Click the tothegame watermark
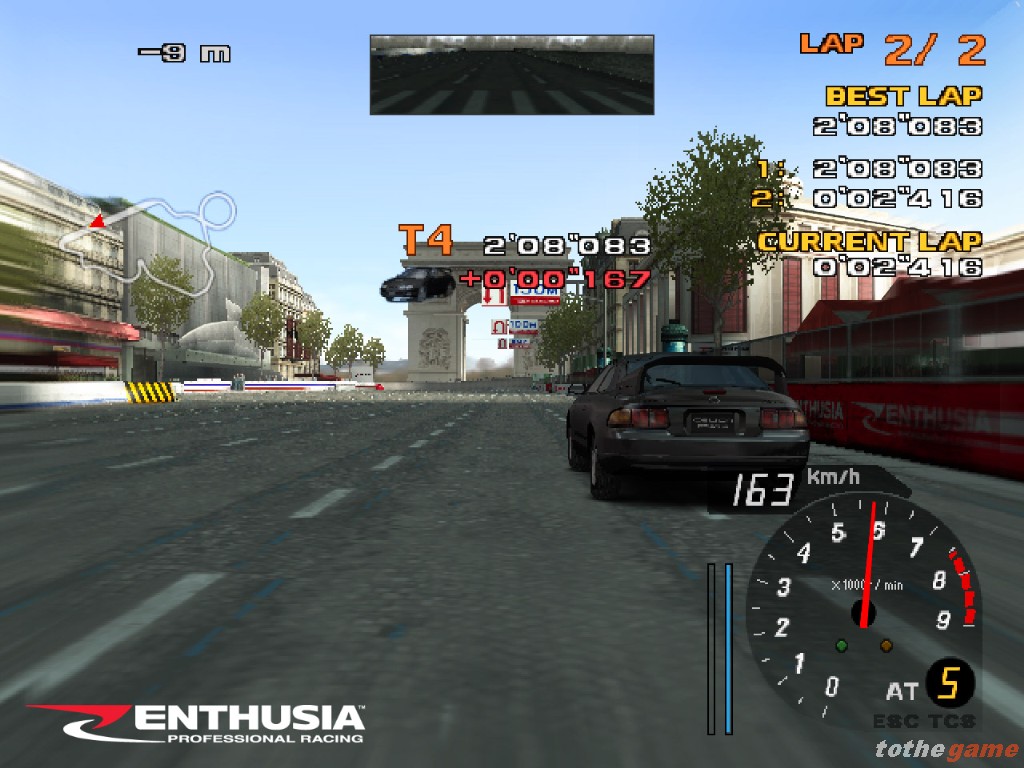This screenshot has height=768, width=1024. tap(945, 748)
